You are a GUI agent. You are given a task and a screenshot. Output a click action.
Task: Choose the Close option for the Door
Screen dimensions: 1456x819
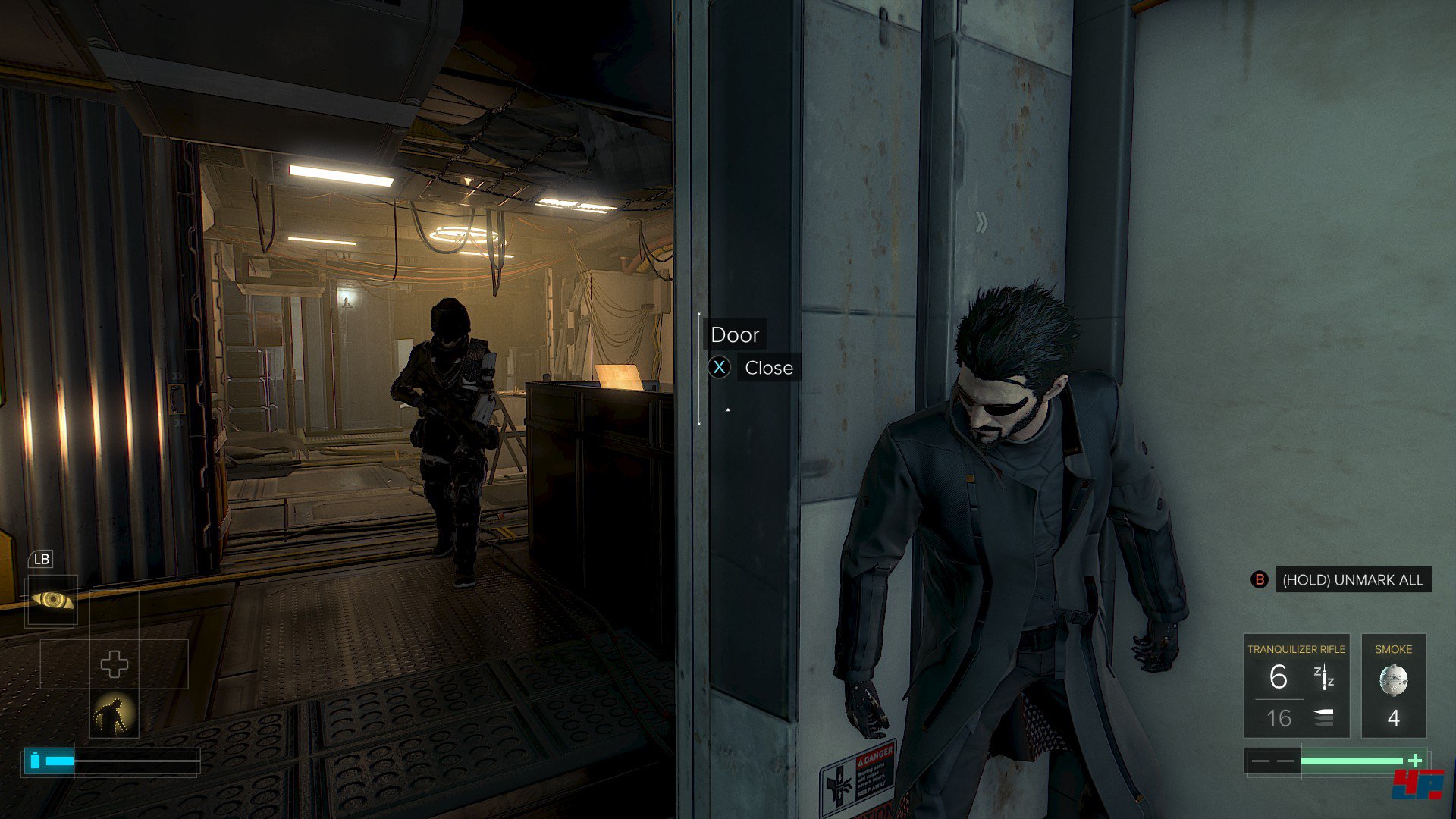click(767, 368)
